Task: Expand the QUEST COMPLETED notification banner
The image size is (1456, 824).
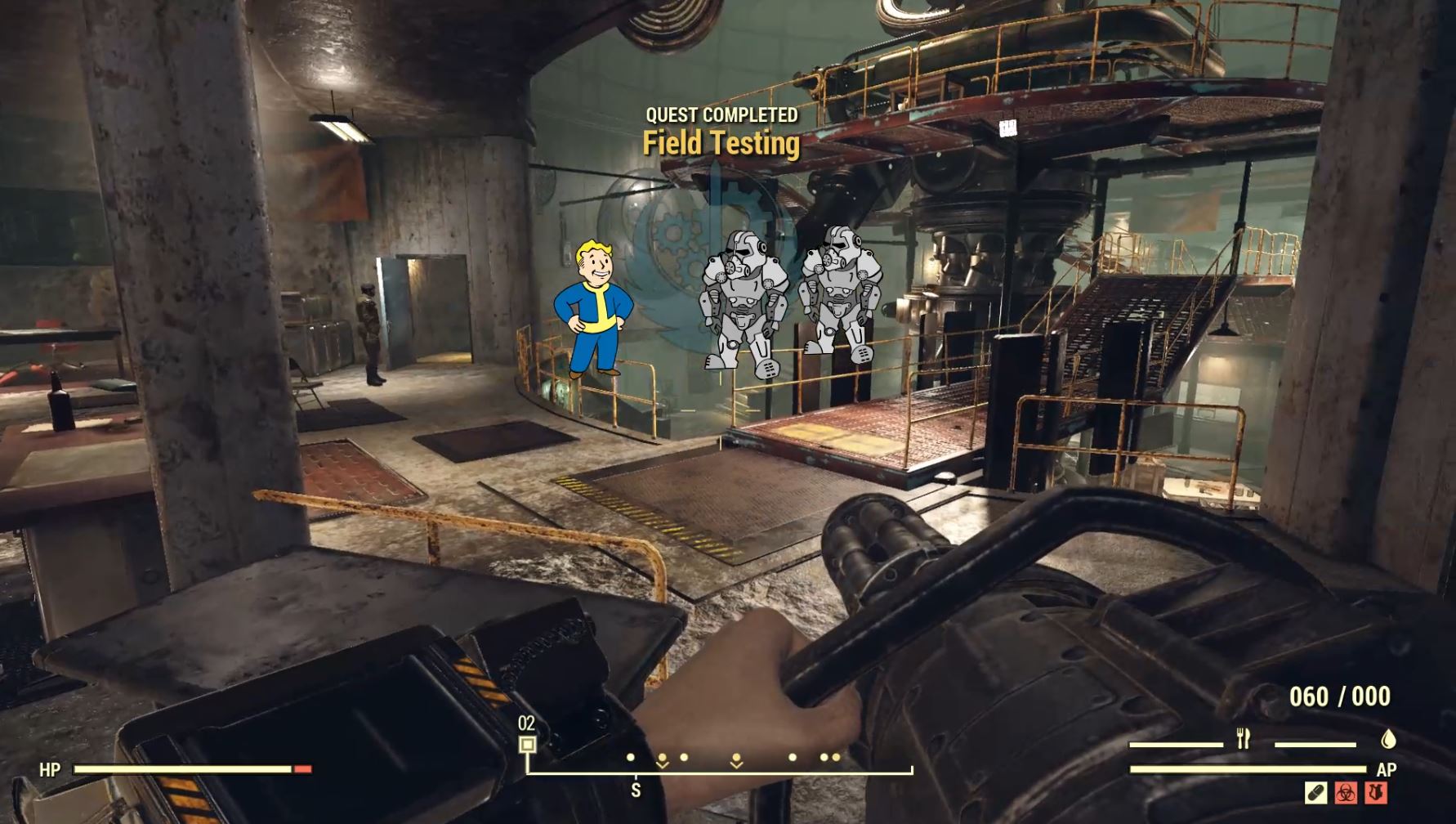Action: point(721,115)
